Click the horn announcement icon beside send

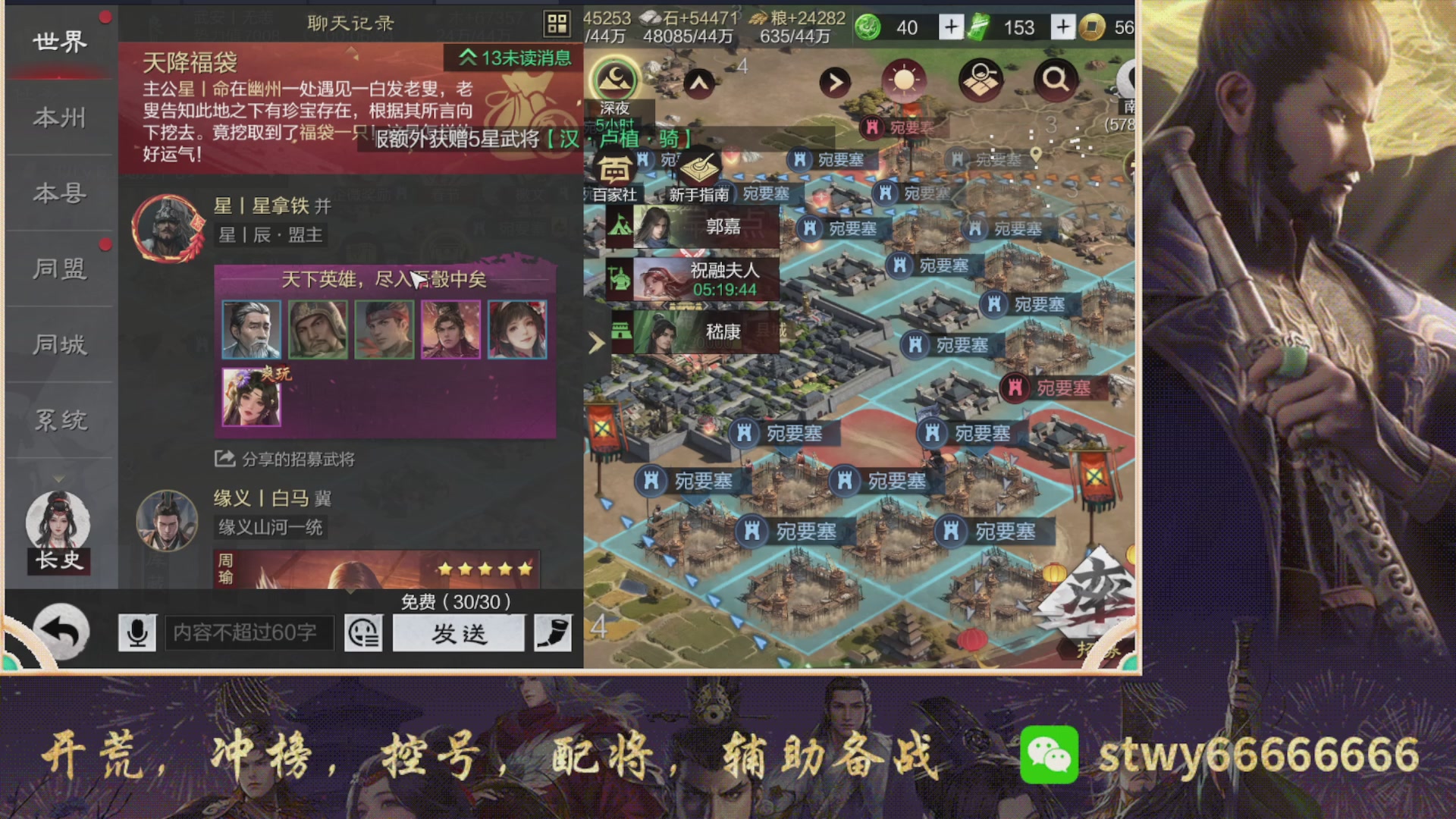point(553,632)
